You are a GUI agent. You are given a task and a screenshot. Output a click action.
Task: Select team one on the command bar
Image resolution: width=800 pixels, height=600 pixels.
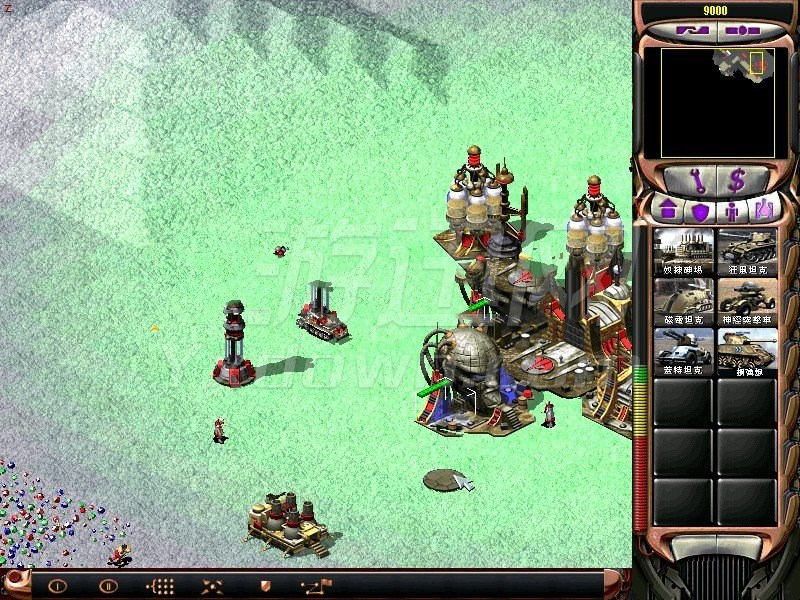pos(58,586)
